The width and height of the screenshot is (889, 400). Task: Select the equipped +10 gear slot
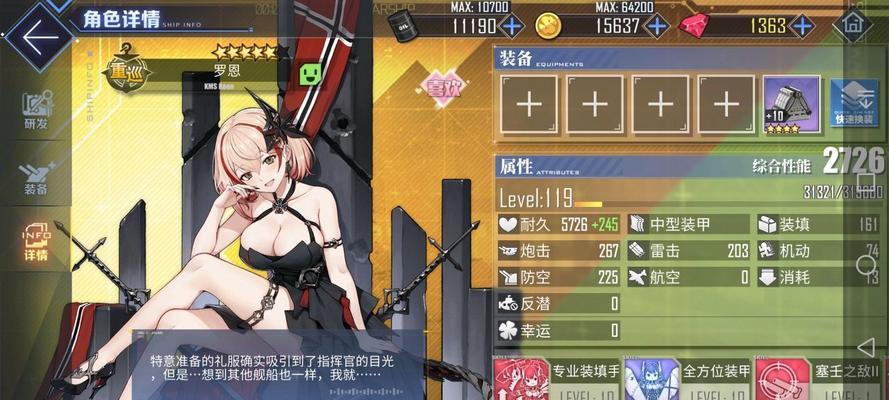pos(791,104)
